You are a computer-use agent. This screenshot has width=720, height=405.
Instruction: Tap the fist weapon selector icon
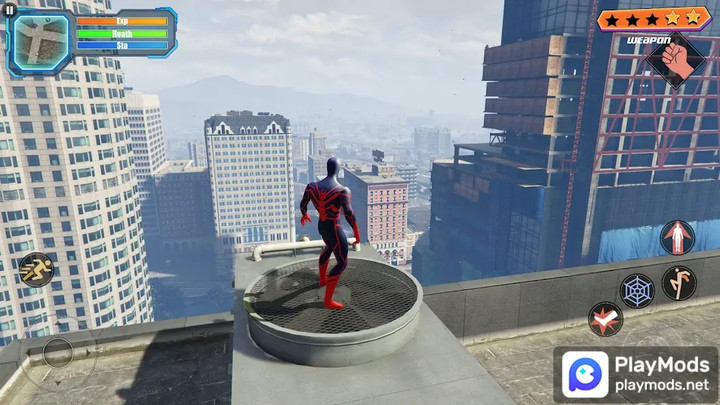[x=675, y=58]
